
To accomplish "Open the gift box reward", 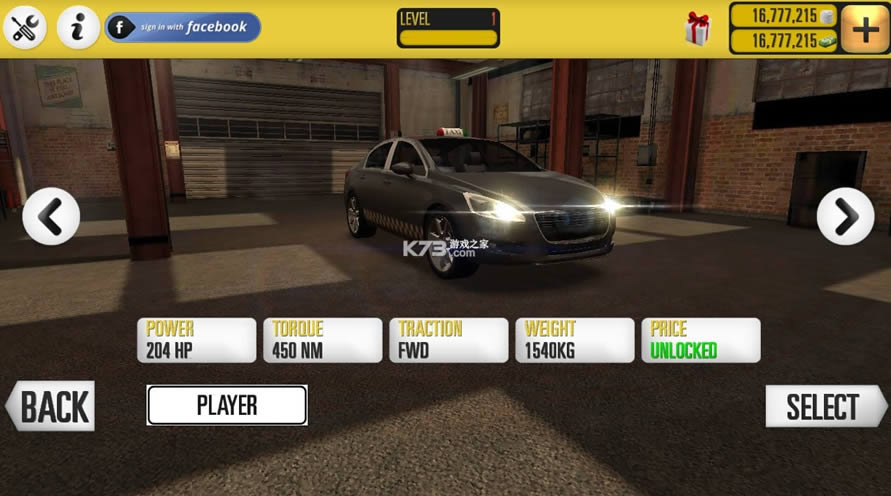I will pos(698,28).
